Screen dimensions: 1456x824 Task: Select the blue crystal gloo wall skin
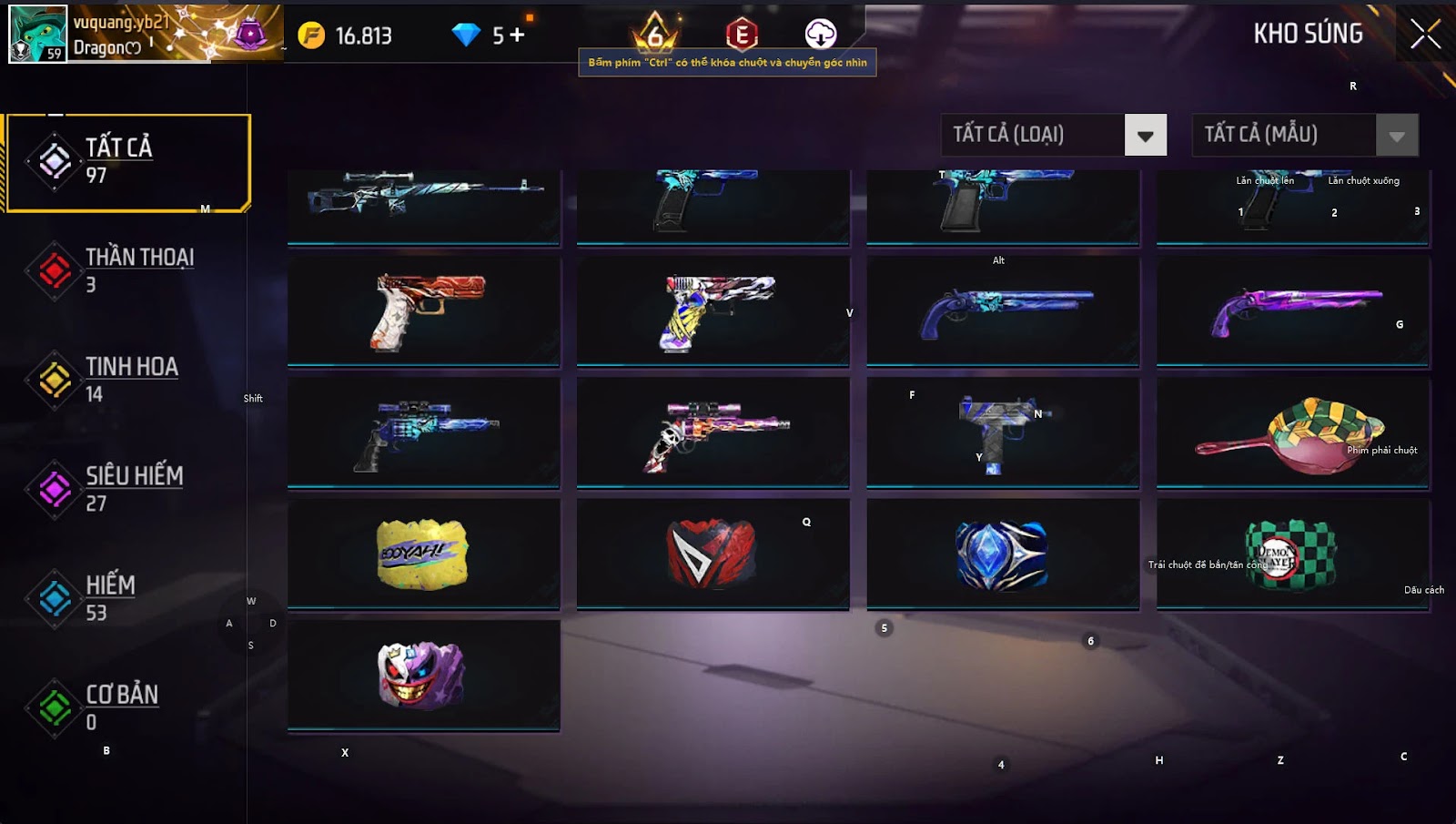coord(1003,554)
